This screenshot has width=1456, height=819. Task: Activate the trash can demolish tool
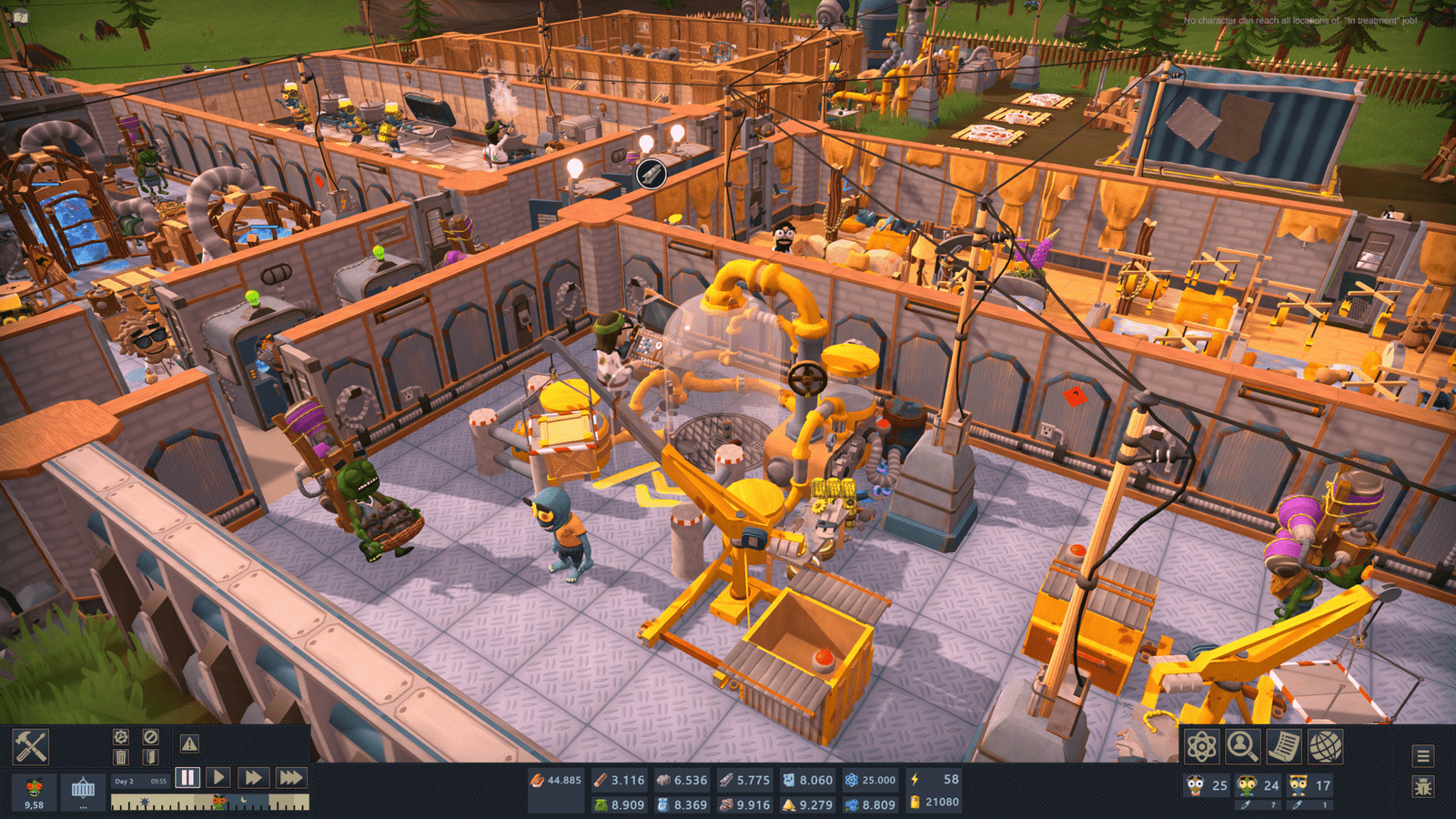click(121, 757)
